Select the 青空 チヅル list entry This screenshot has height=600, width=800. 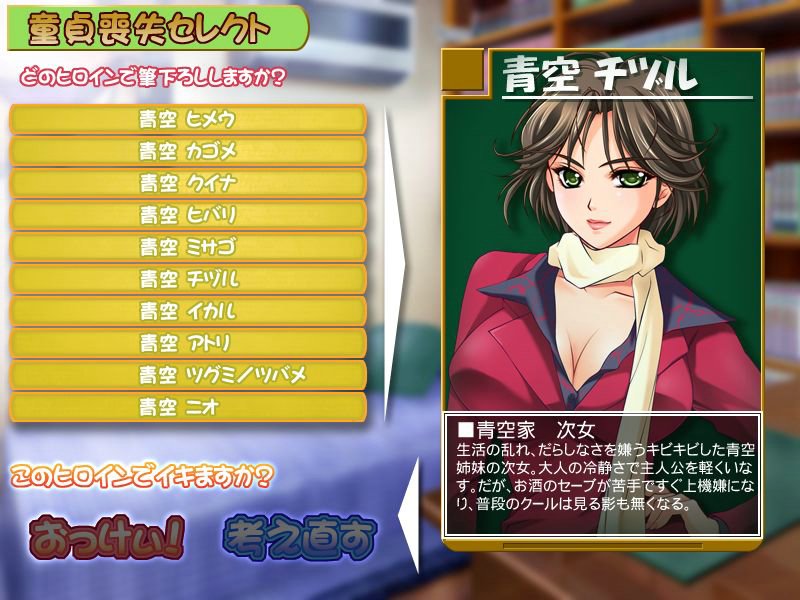188,279
